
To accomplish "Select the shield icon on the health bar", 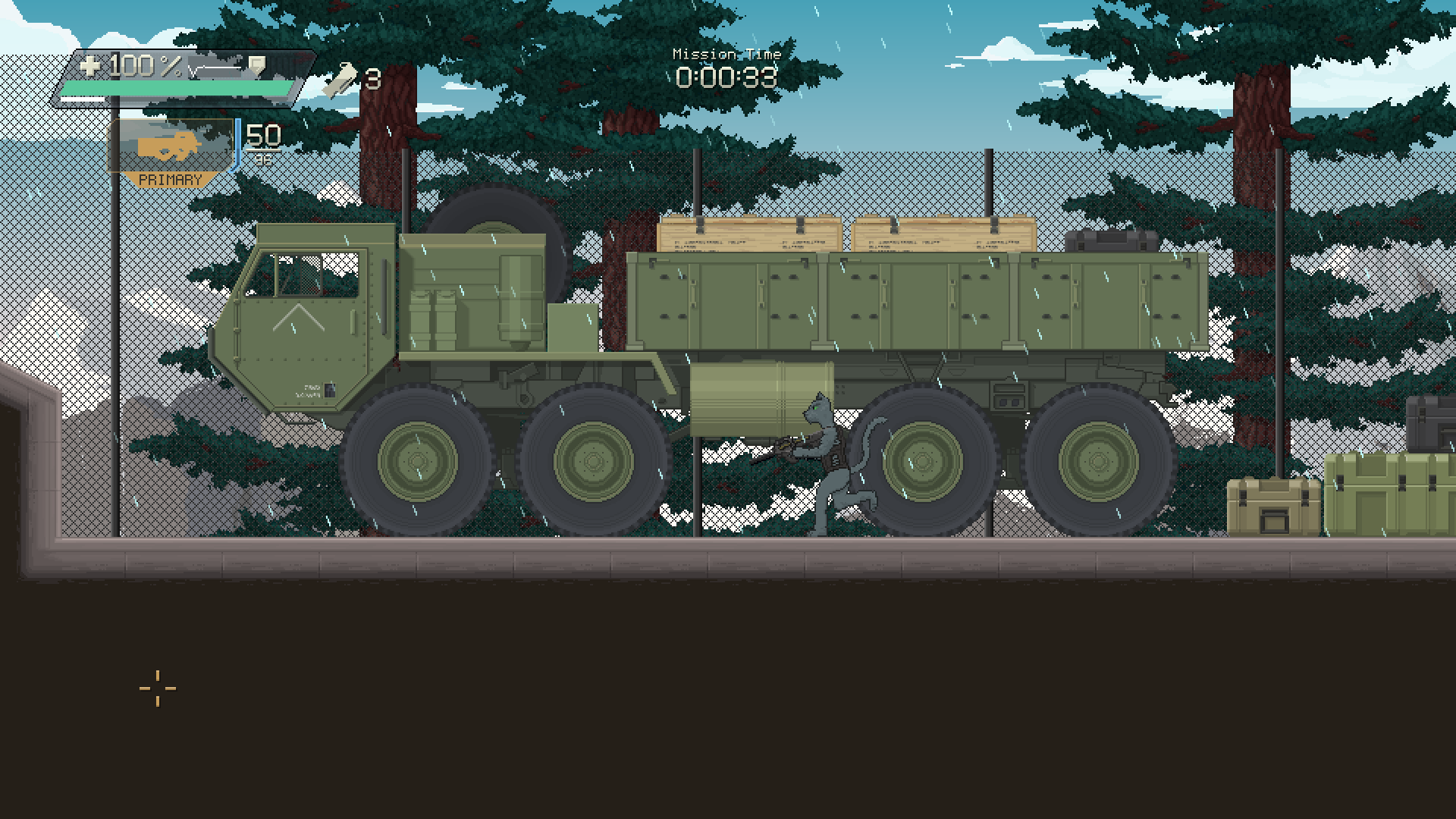I will click(x=259, y=64).
